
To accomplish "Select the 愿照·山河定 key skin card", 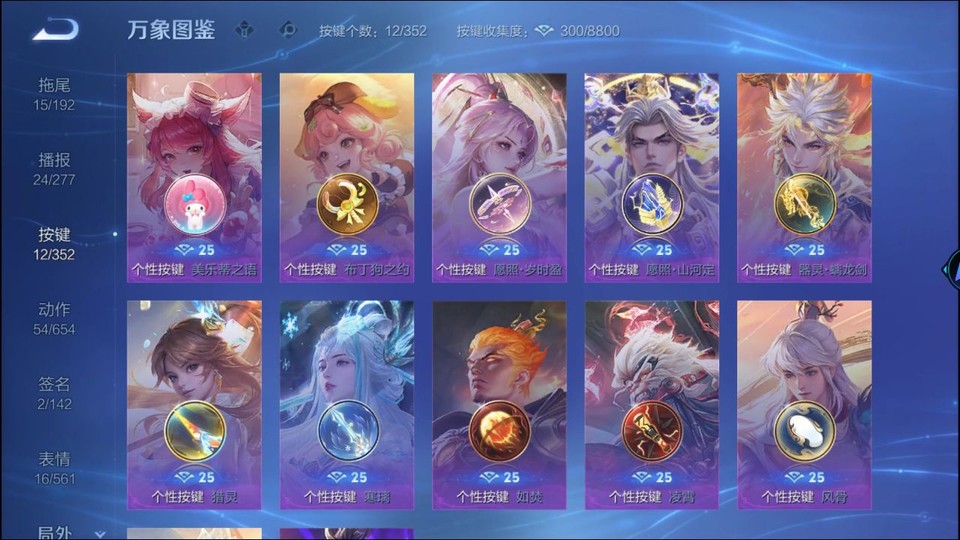I will (652, 177).
